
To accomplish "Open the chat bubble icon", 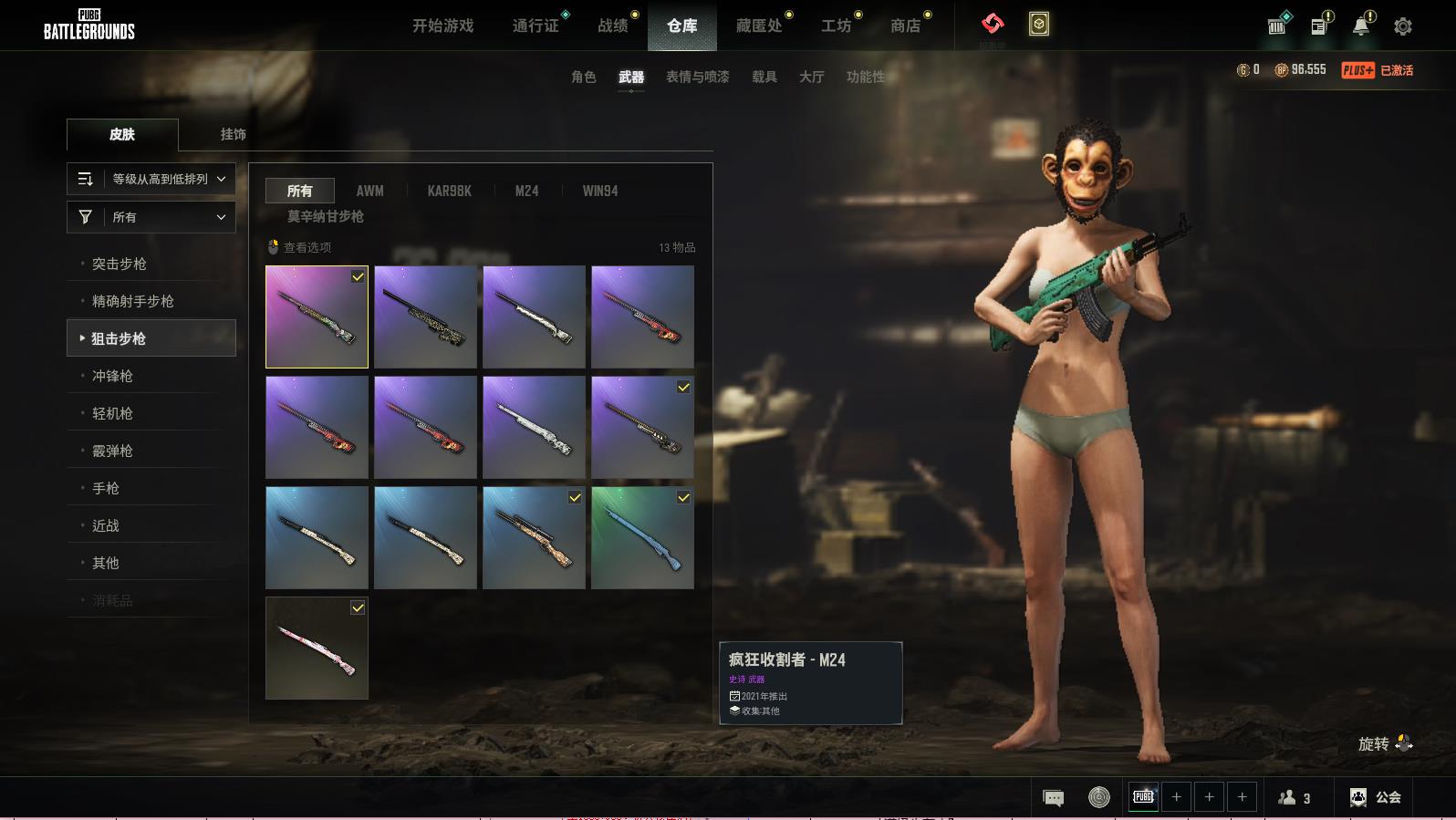I will pyautogui.click(x=1053, y=798).
